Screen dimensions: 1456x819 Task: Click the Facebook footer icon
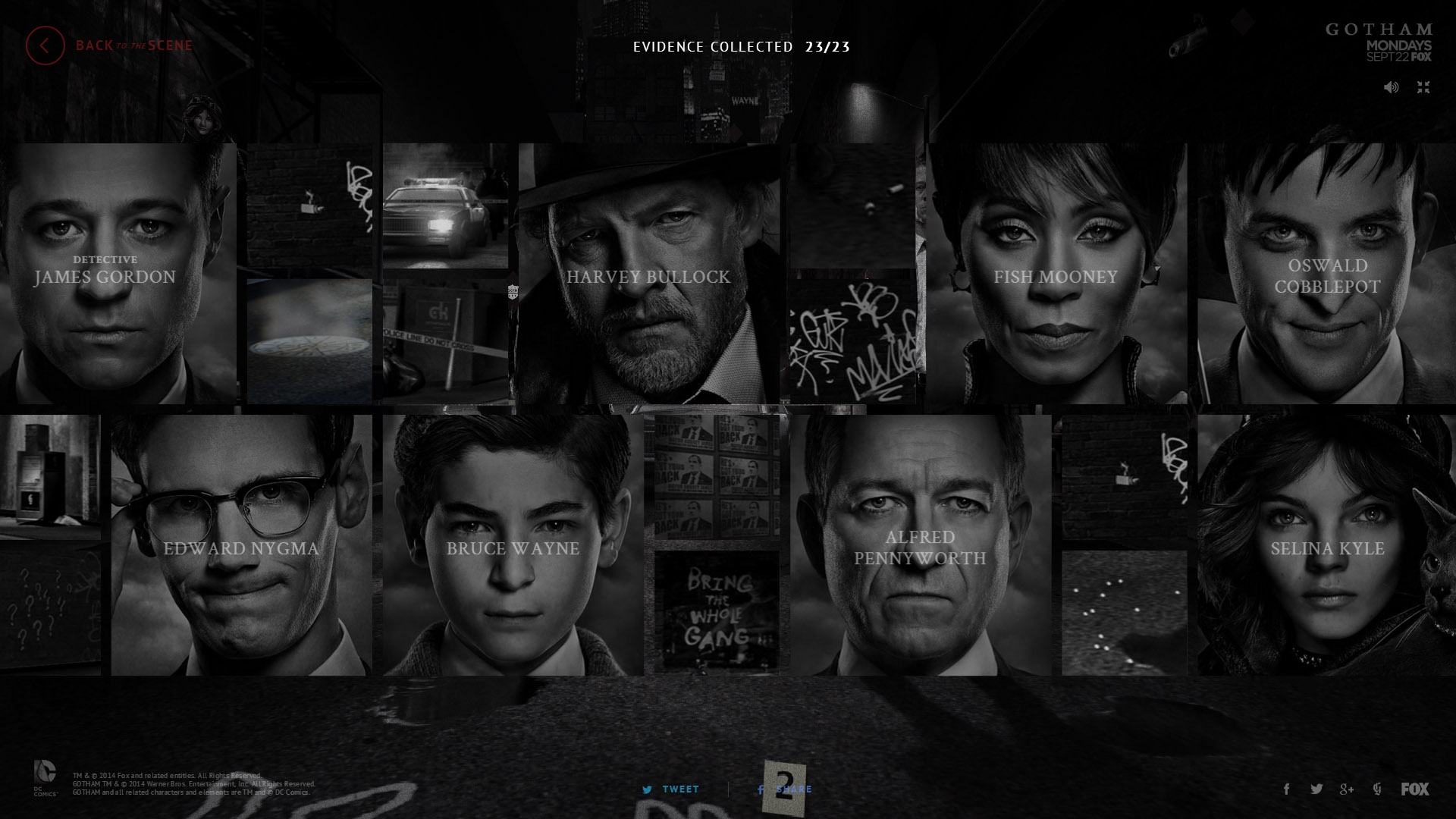(x=1286, y=789)
